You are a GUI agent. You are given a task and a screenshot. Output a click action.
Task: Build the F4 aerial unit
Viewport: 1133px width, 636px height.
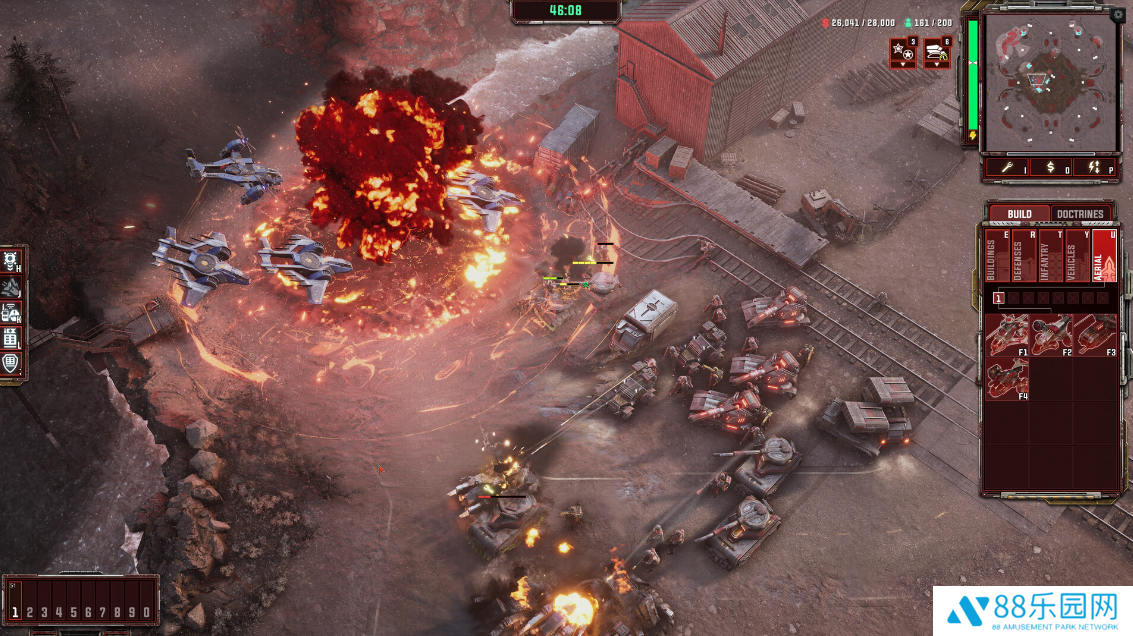point(1007,380)
